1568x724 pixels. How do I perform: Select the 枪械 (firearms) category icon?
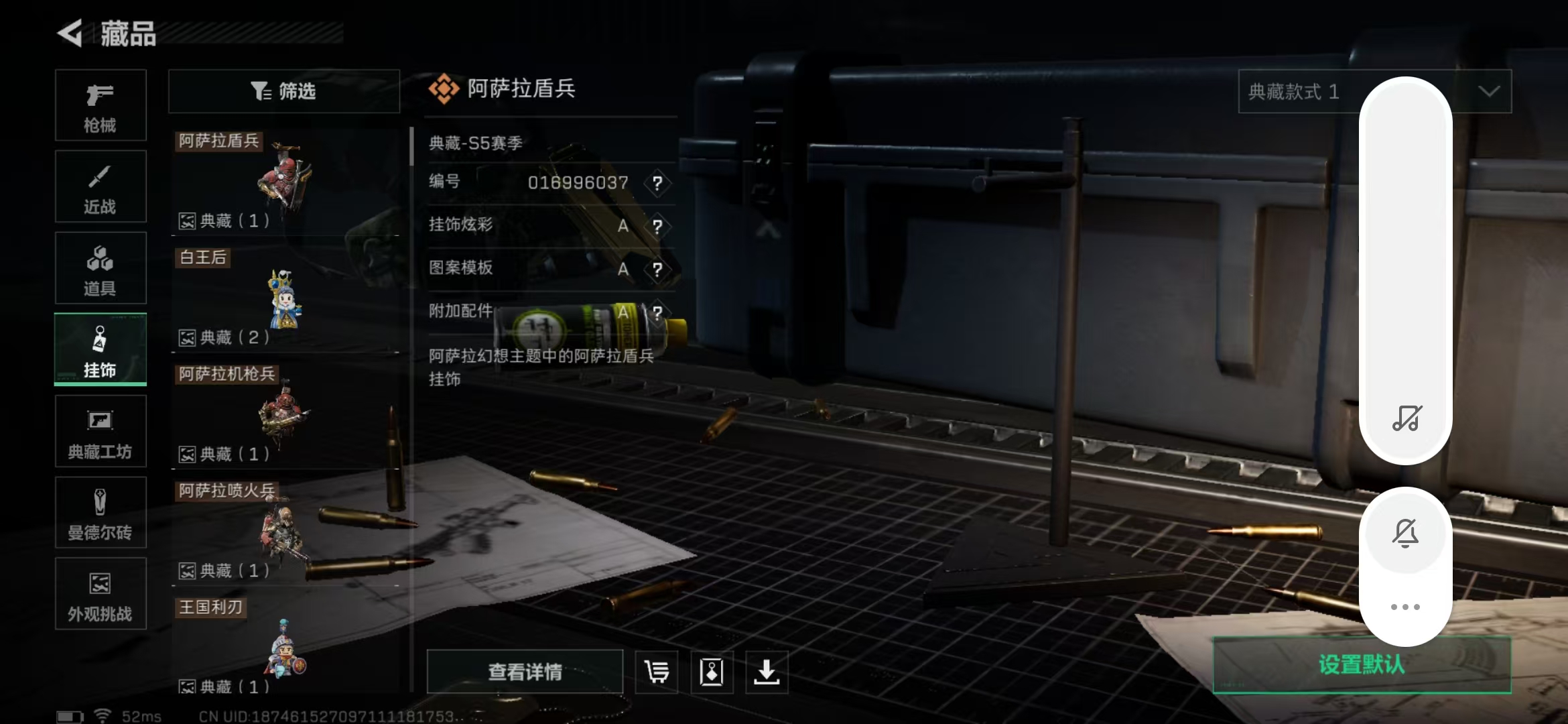click(x=101, y=106)
